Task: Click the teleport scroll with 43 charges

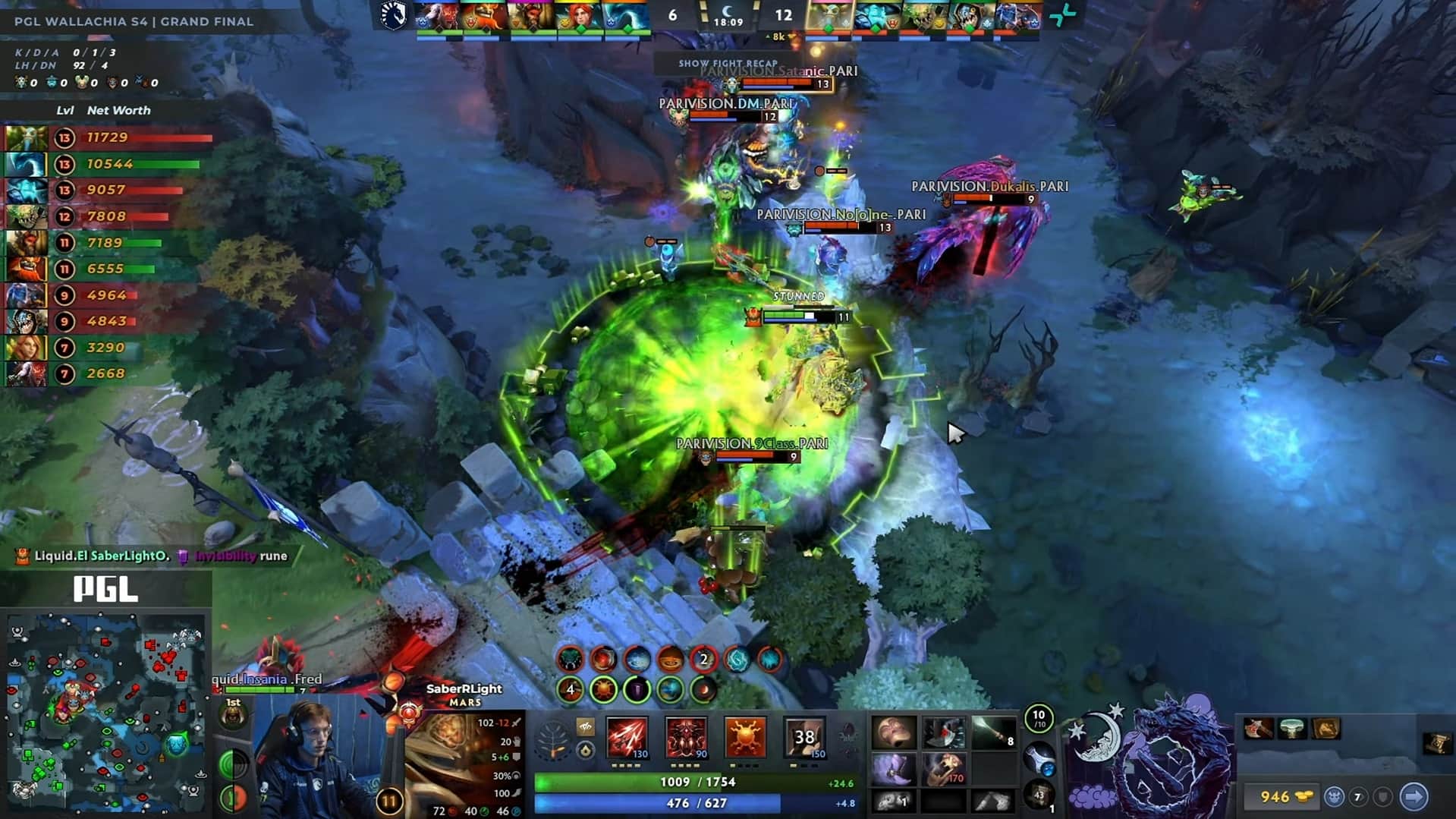Action: pyautogui.click(x=1039, y=797)
